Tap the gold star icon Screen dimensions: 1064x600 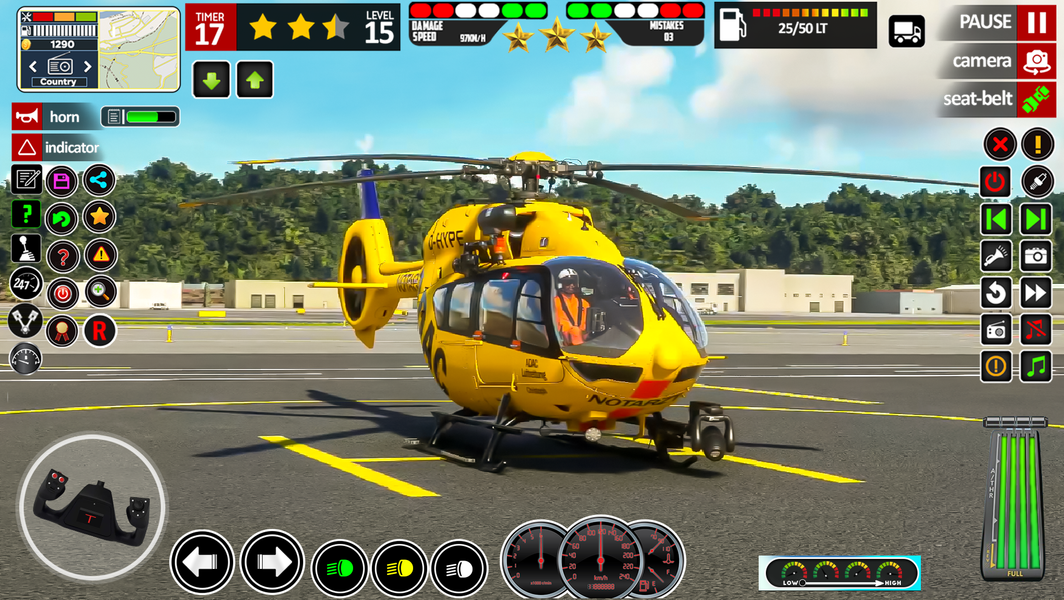[x=99, y=216]
